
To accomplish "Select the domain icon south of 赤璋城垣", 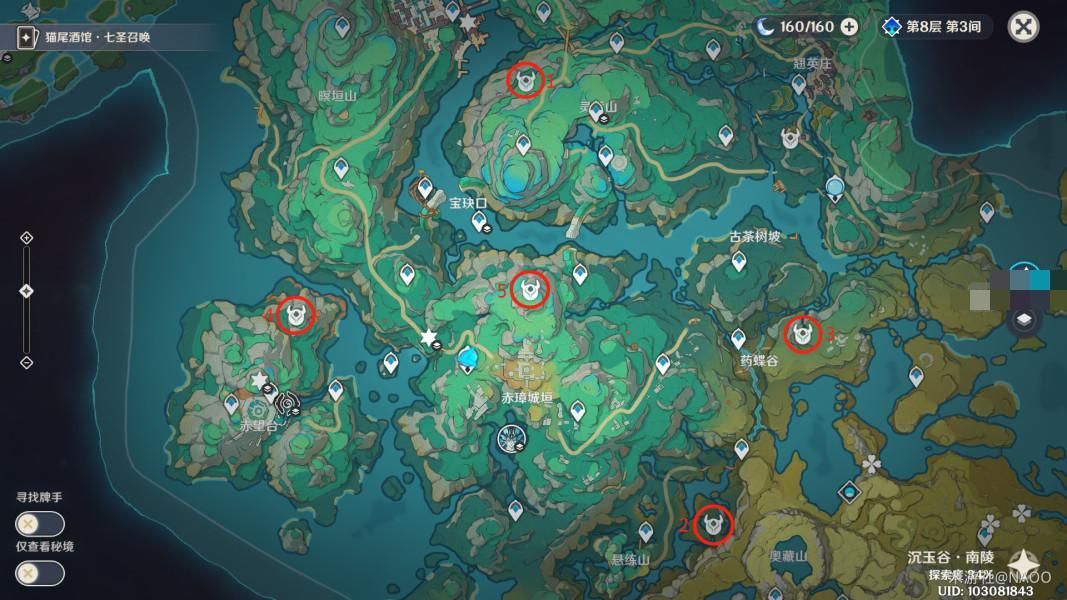I will 508,436.
